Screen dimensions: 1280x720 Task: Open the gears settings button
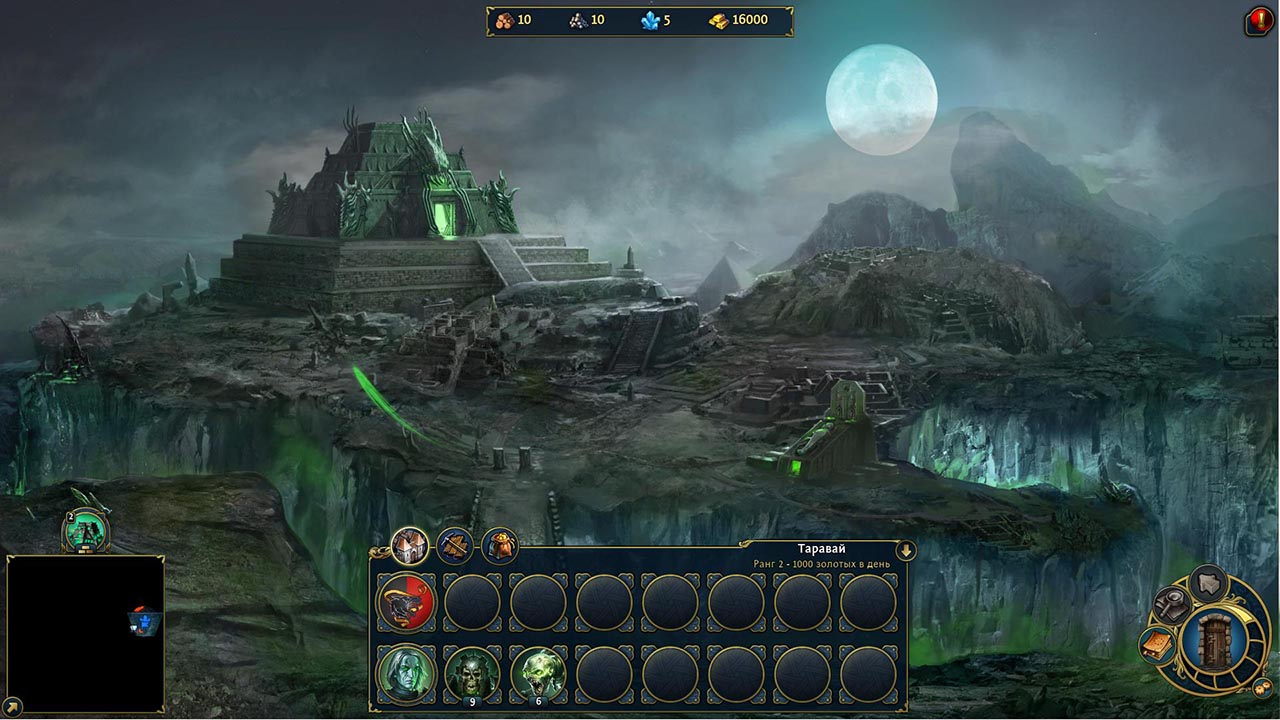1263,687
